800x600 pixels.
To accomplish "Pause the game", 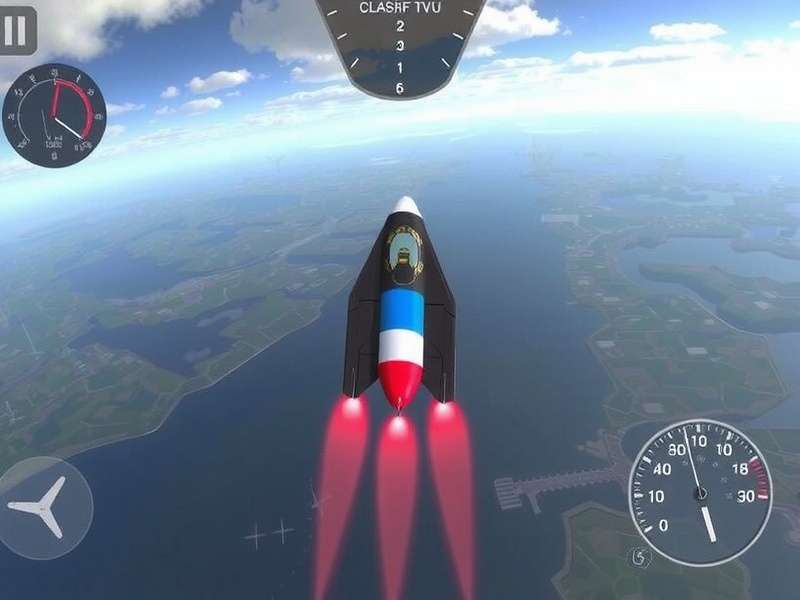I will click(15, 30).
